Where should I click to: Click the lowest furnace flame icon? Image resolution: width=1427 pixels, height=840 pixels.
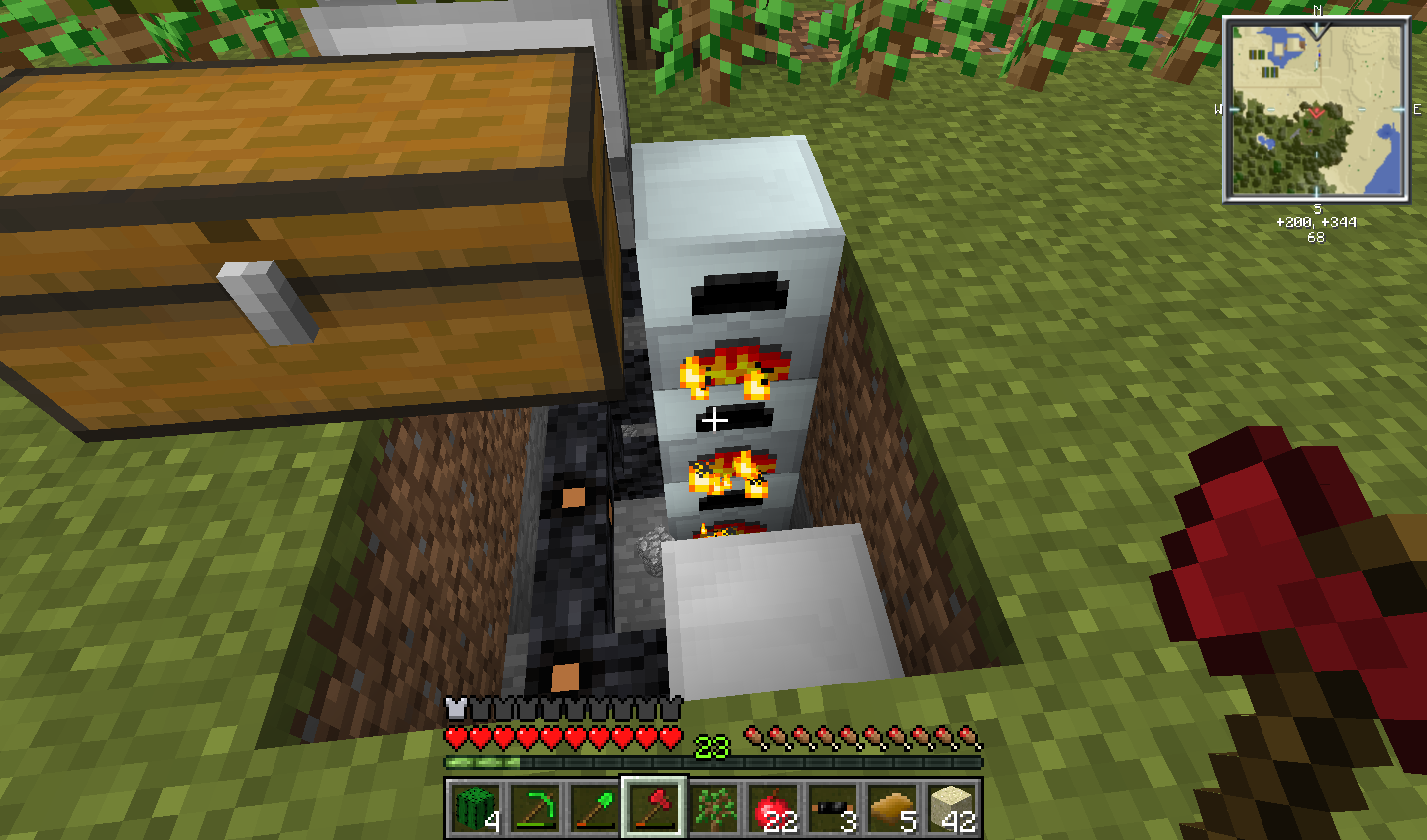pos(723,531)
